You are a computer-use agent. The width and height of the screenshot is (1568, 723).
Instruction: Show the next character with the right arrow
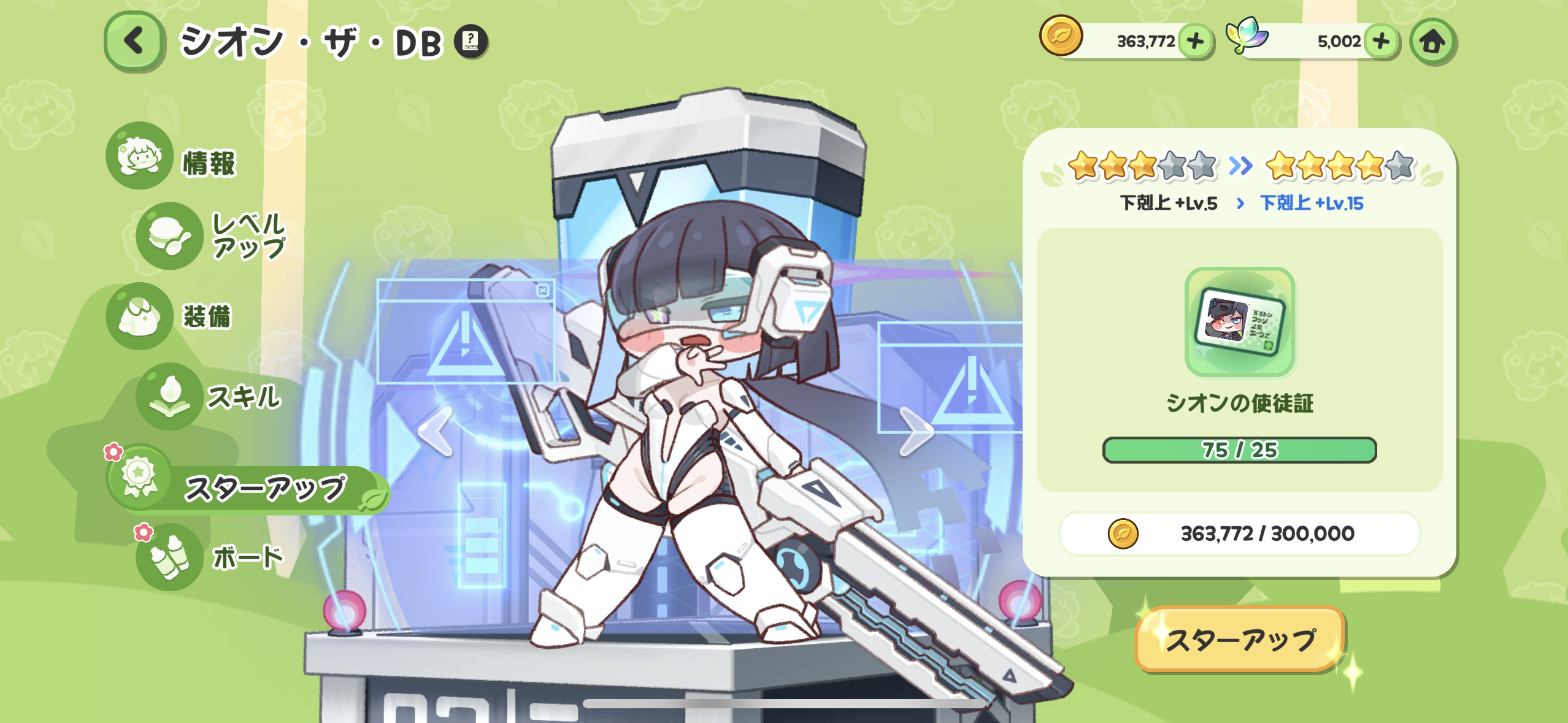coord(916,432)
